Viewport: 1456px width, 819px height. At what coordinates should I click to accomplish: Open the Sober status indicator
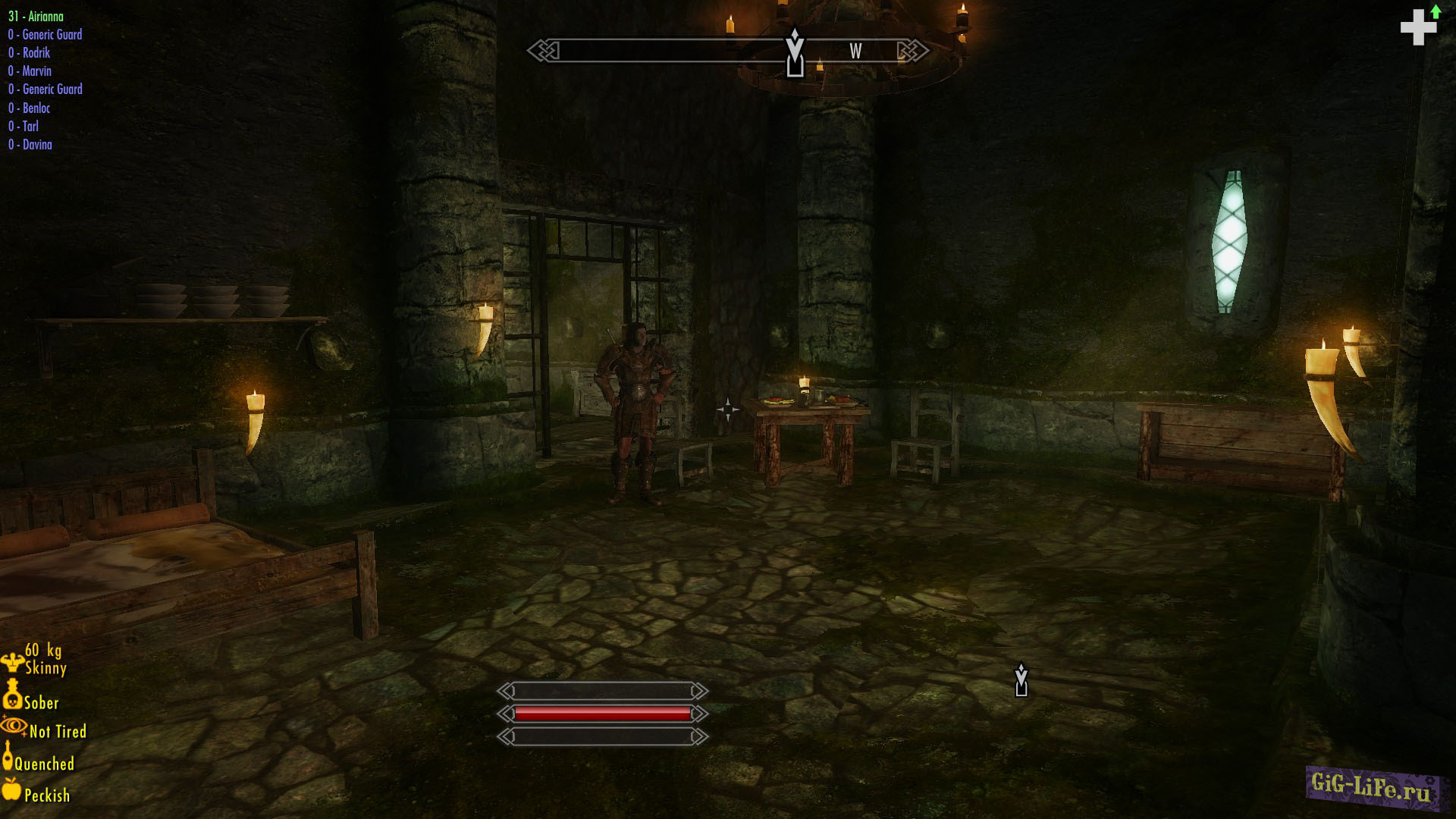pos(12,694)
